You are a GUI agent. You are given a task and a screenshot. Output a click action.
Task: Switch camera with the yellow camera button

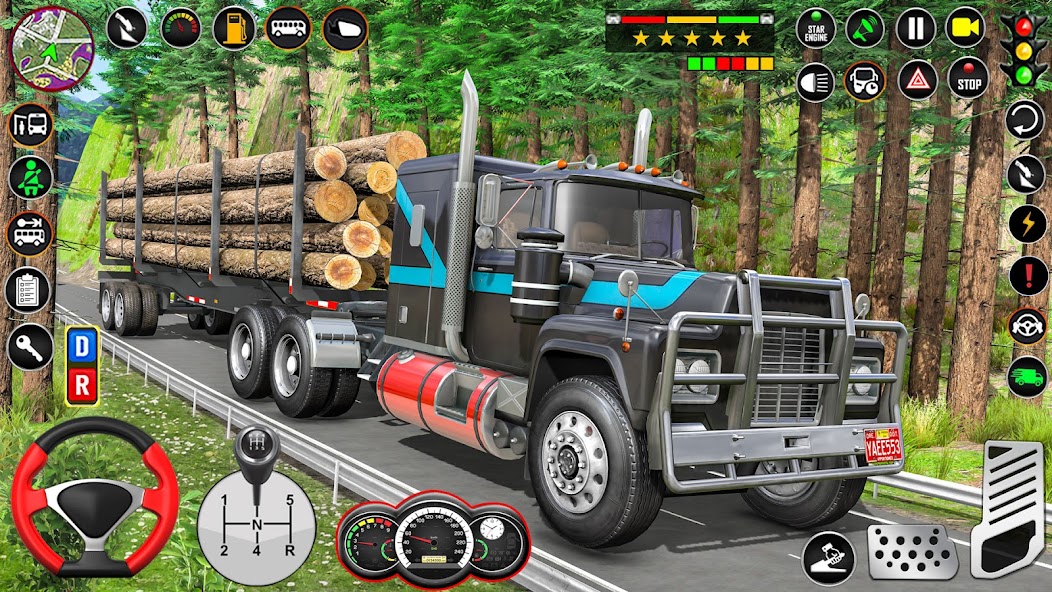coord(966,28)
